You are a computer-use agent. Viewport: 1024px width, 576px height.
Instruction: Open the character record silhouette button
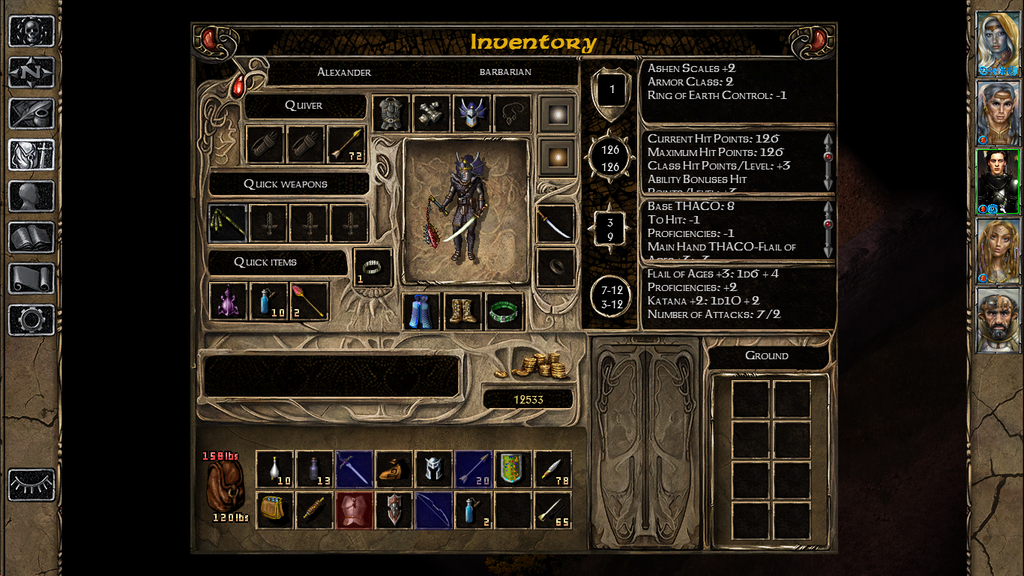[31, 196]
